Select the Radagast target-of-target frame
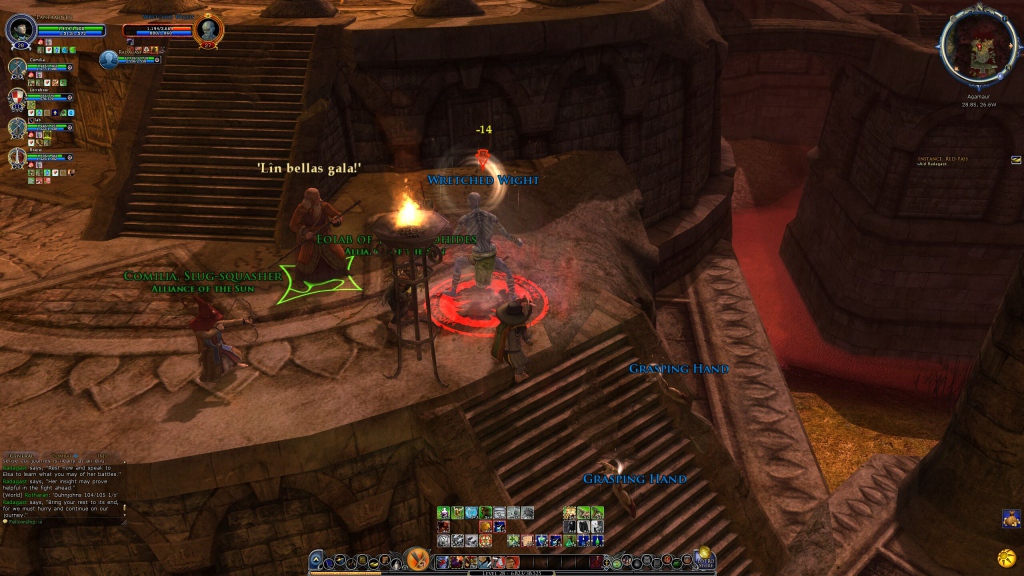 108,59
